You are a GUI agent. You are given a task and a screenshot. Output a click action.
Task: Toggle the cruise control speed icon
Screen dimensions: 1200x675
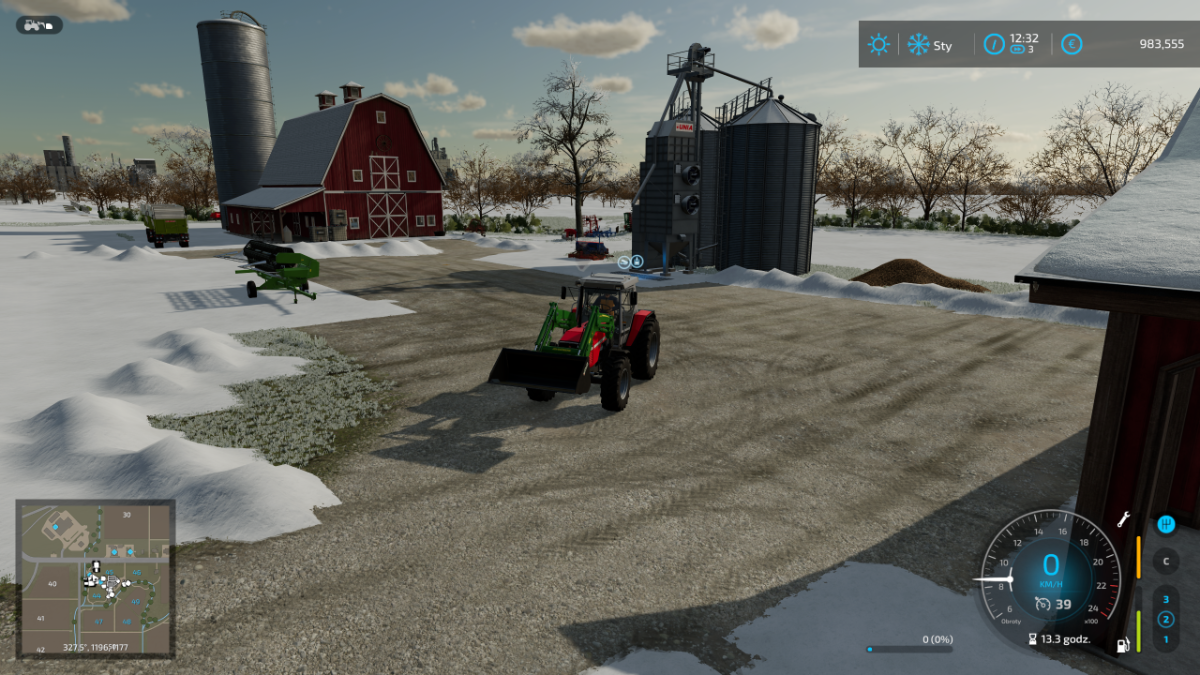point(1043,603)
